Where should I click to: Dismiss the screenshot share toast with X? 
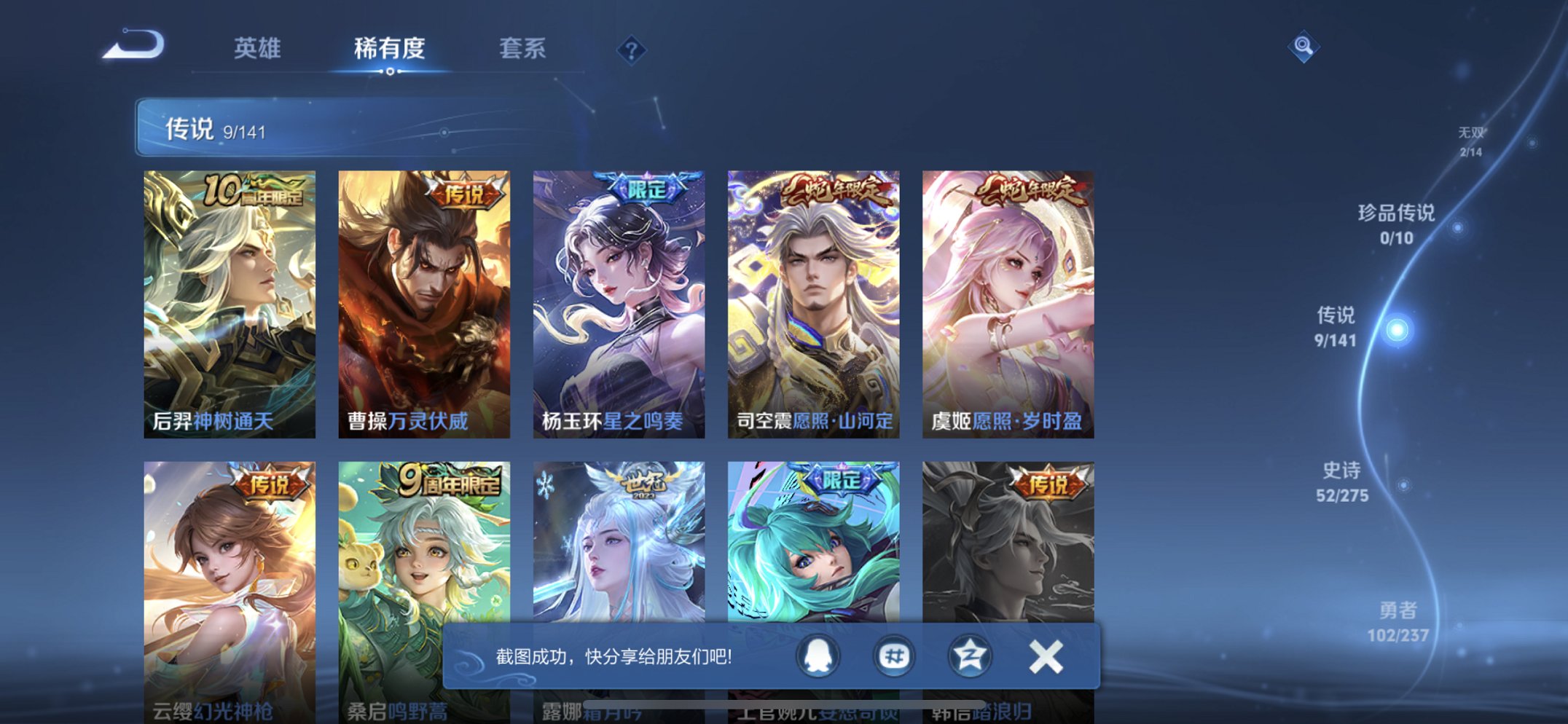(1045, 655)
